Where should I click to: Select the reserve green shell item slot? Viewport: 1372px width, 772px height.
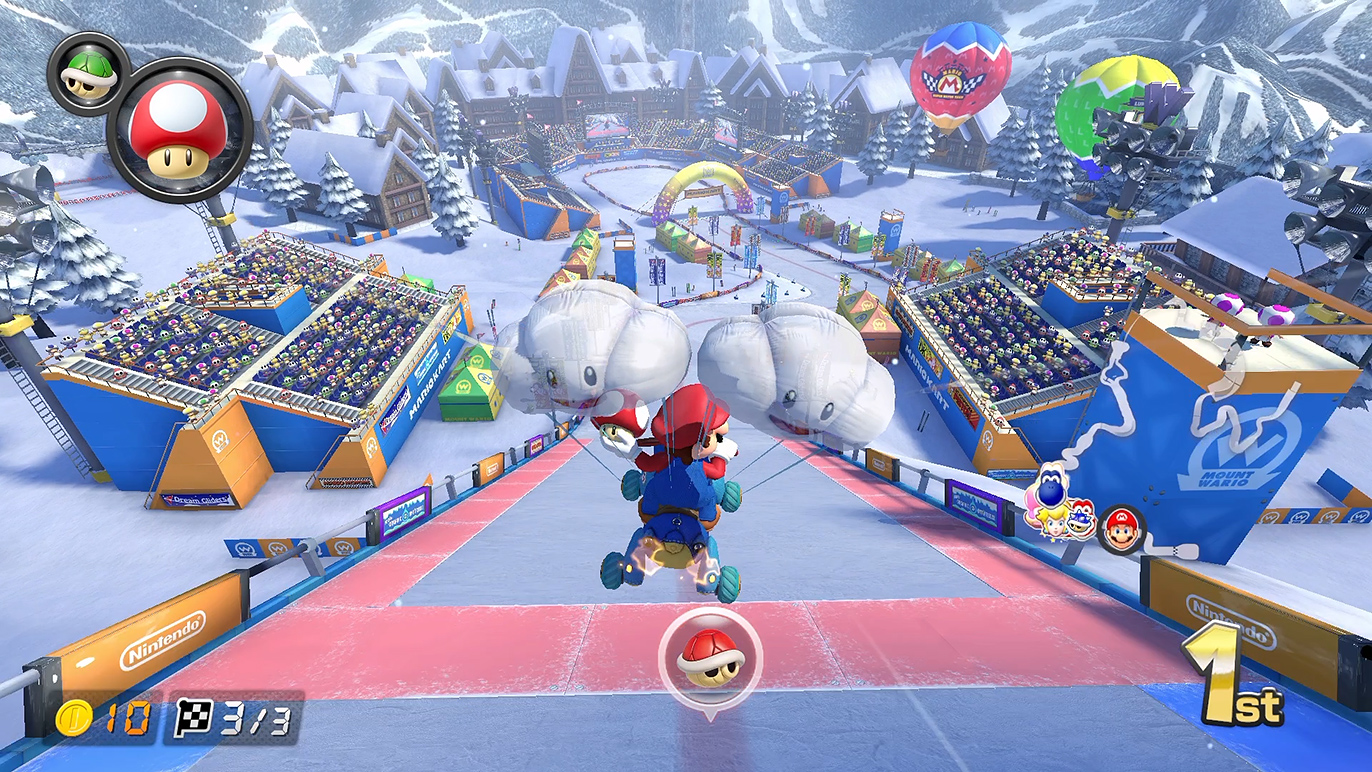click(x=86, y=72)
